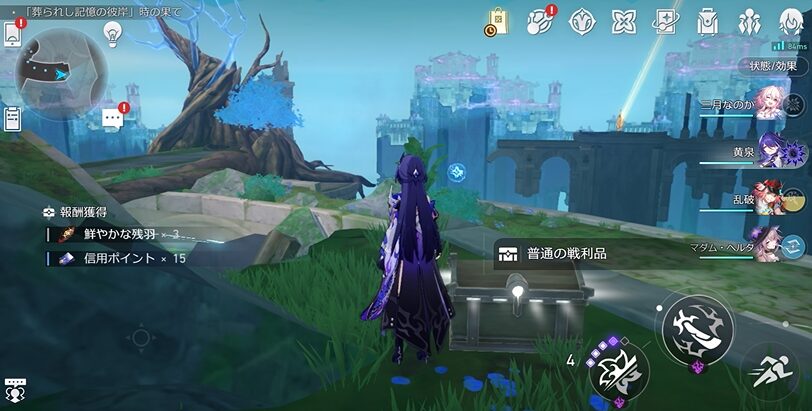Tap the lightbulb hint icon
Image resolution: width=812 pixels, height=411 pixels.
[112, 35]
